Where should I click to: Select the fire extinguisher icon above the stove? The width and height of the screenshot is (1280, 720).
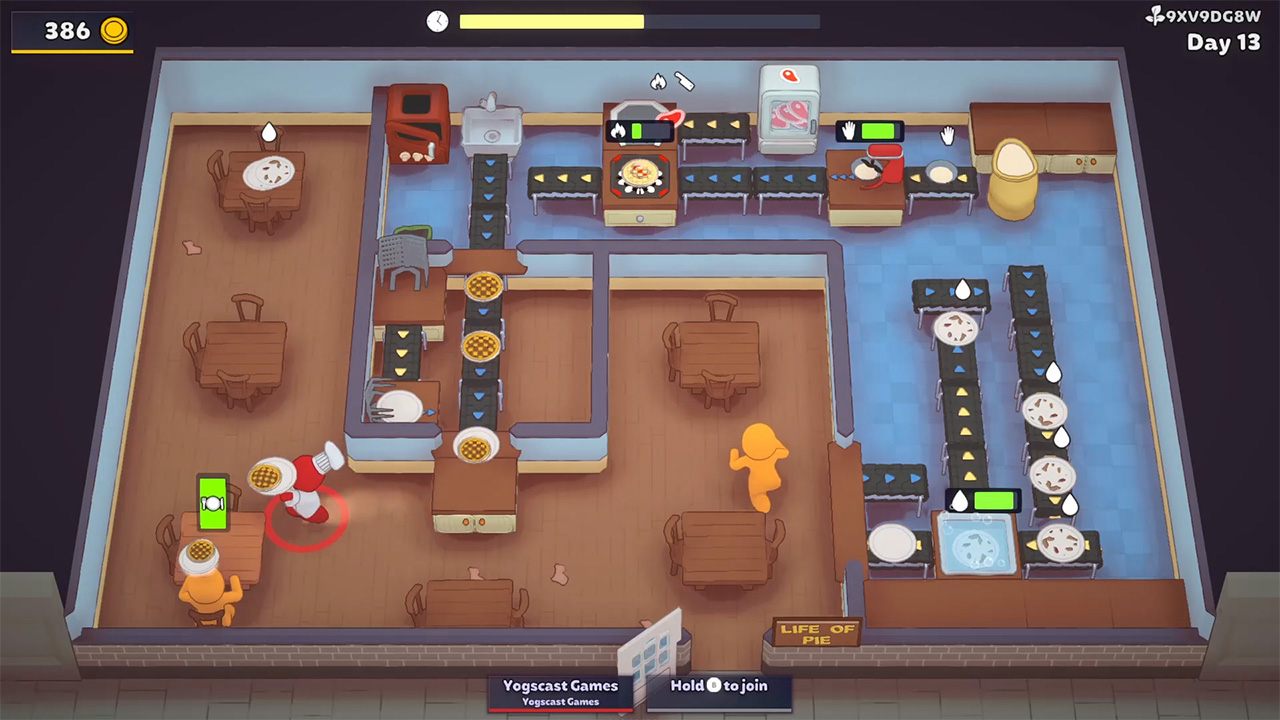pyautogui.click(x=685, y=82)
